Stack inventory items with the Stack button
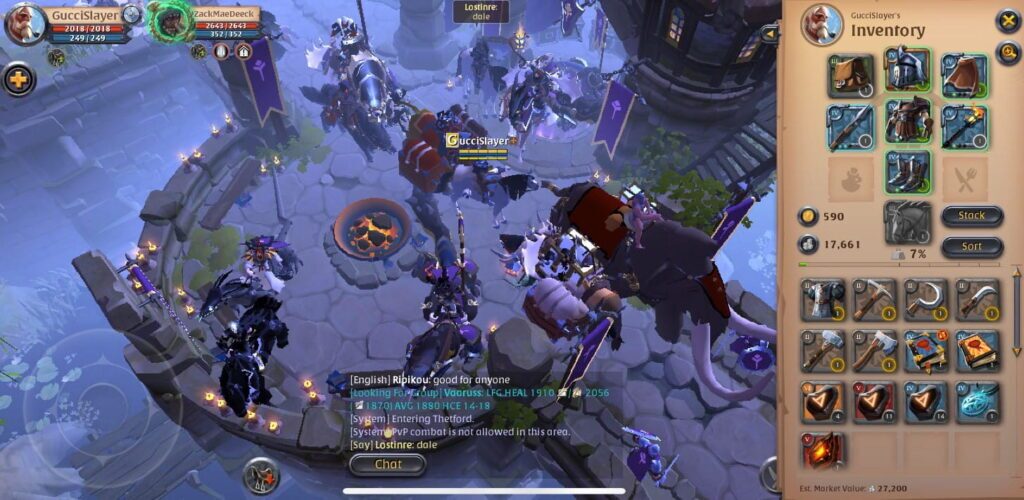Screen dimensions: 1024x500 point(971,215)
